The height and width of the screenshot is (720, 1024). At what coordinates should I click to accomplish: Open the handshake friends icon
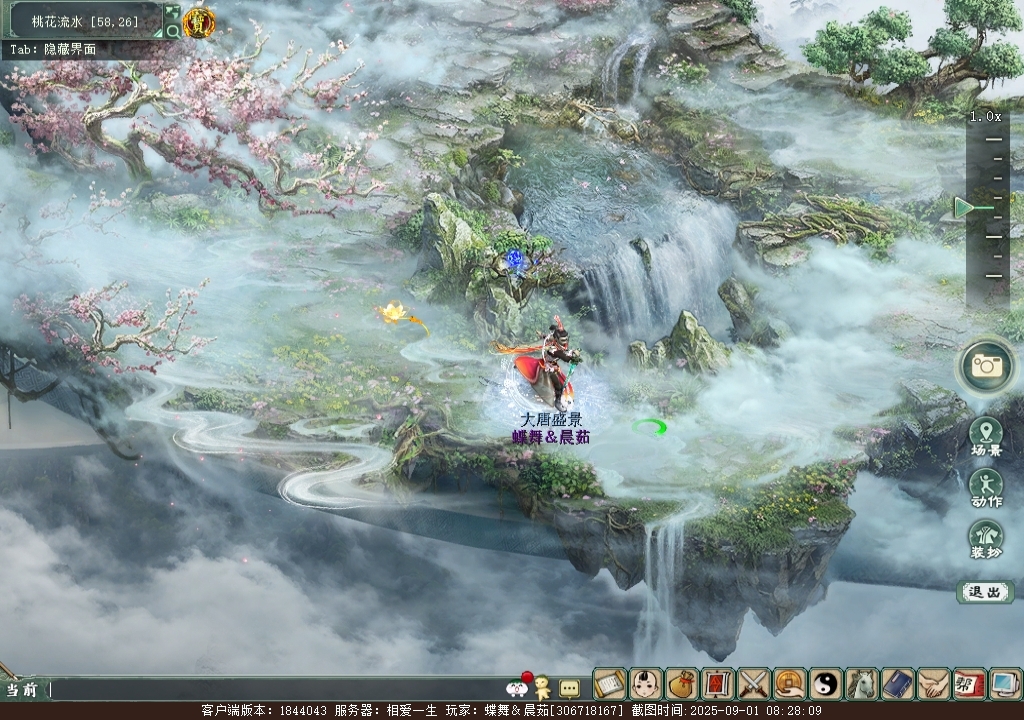(x=933, y=684)
